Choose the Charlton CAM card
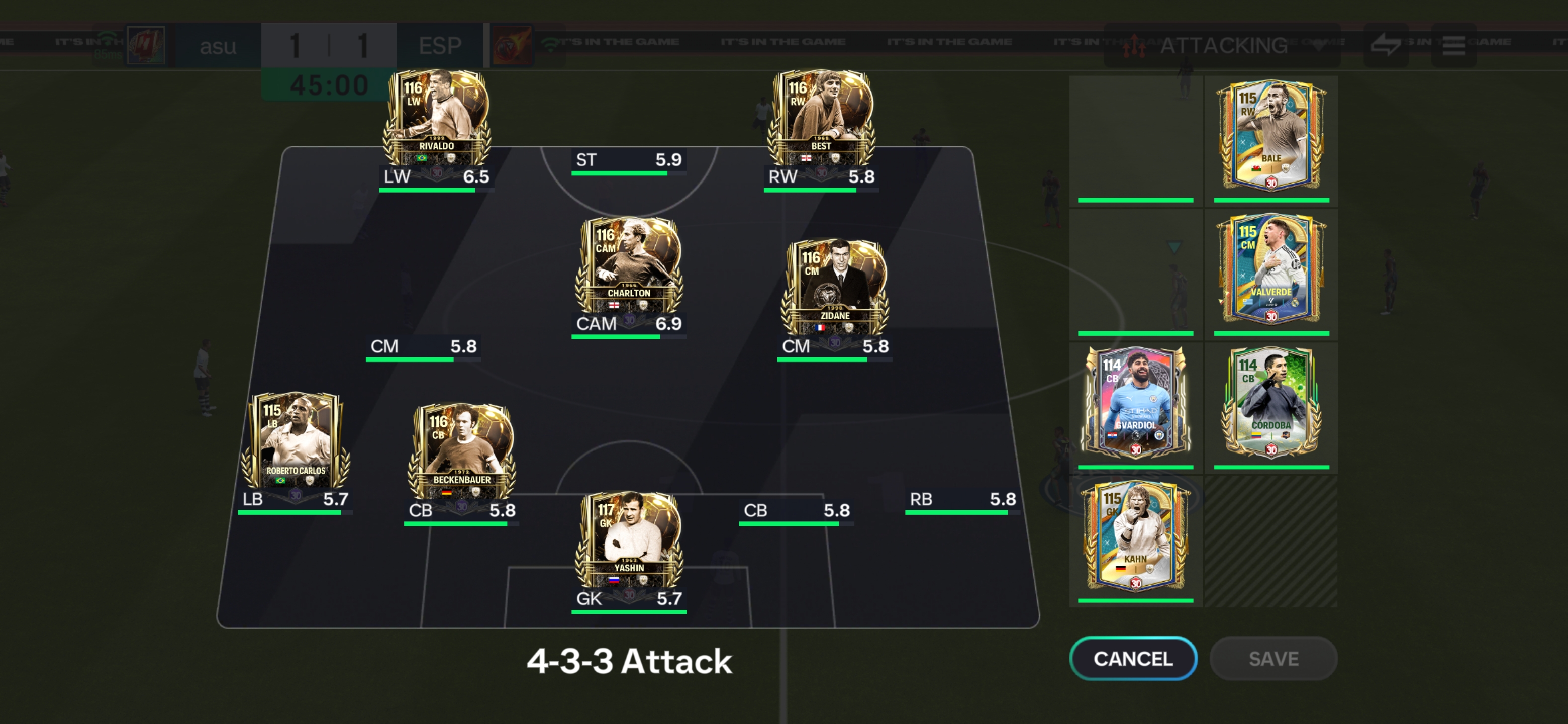The width and height of the screenshot is (1568, 724). [x=629, y=266]
